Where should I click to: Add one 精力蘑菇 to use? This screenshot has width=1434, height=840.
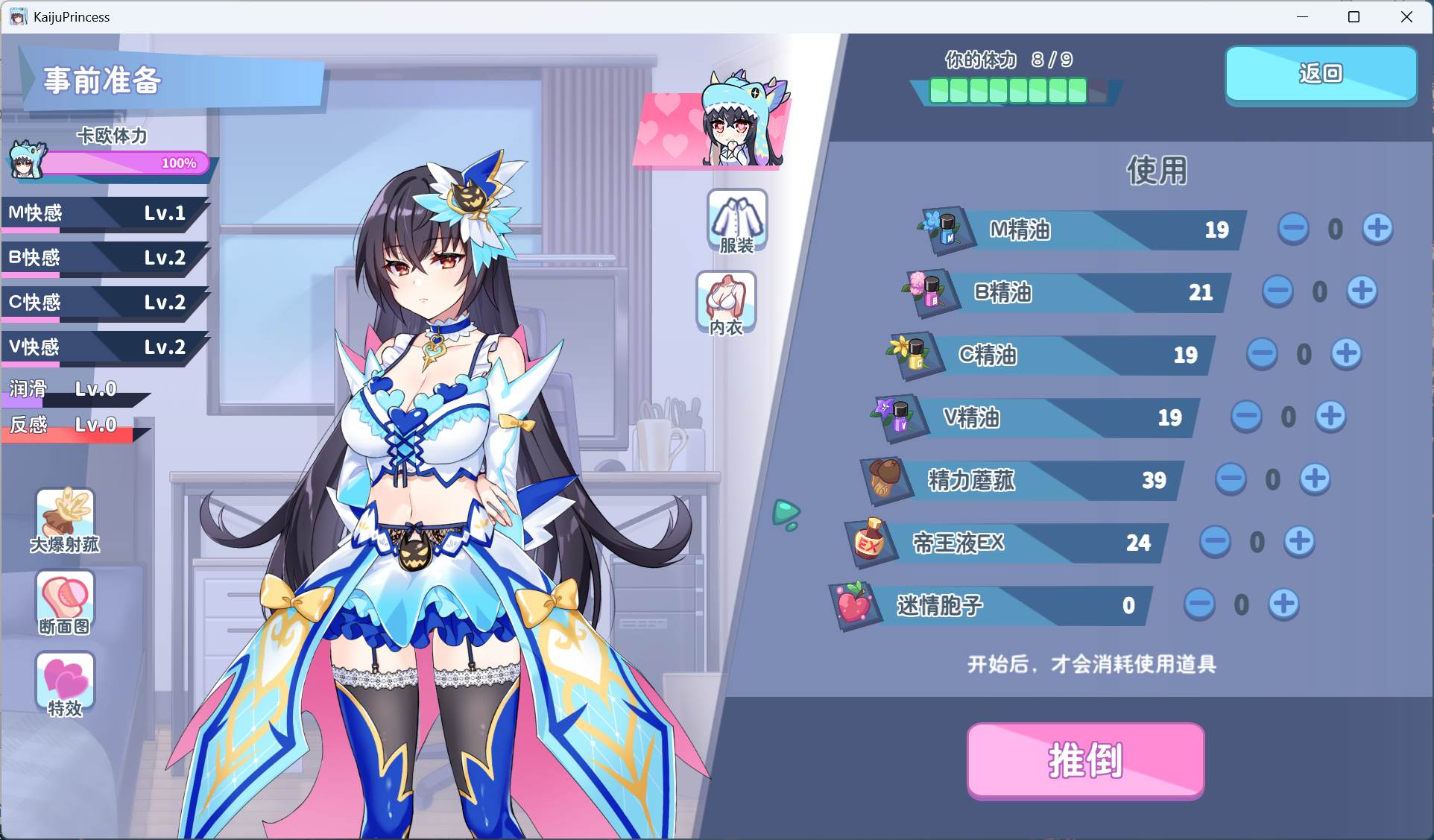point(1315,479)
